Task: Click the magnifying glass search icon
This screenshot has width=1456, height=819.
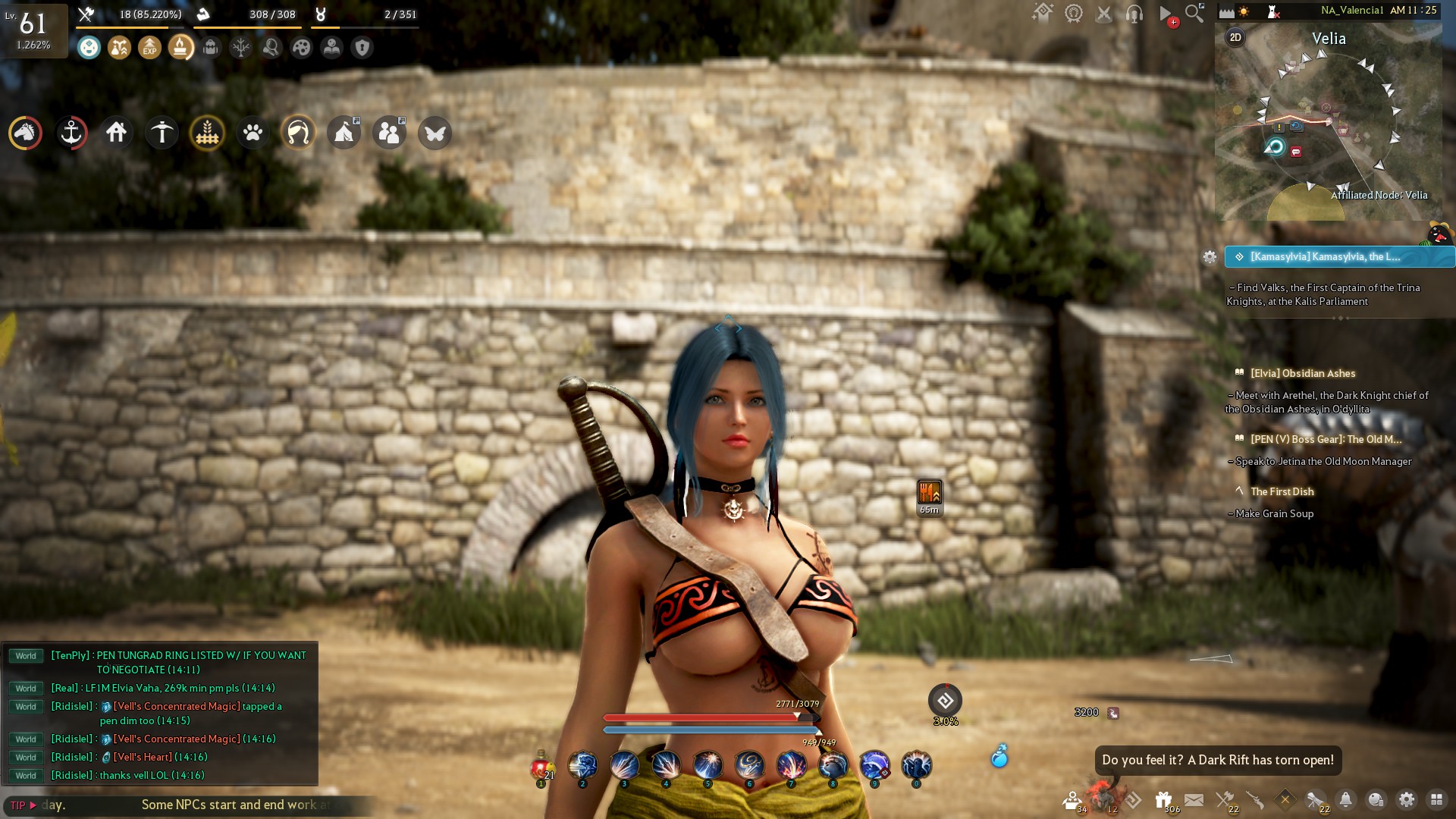Action: click(1194, 13)
